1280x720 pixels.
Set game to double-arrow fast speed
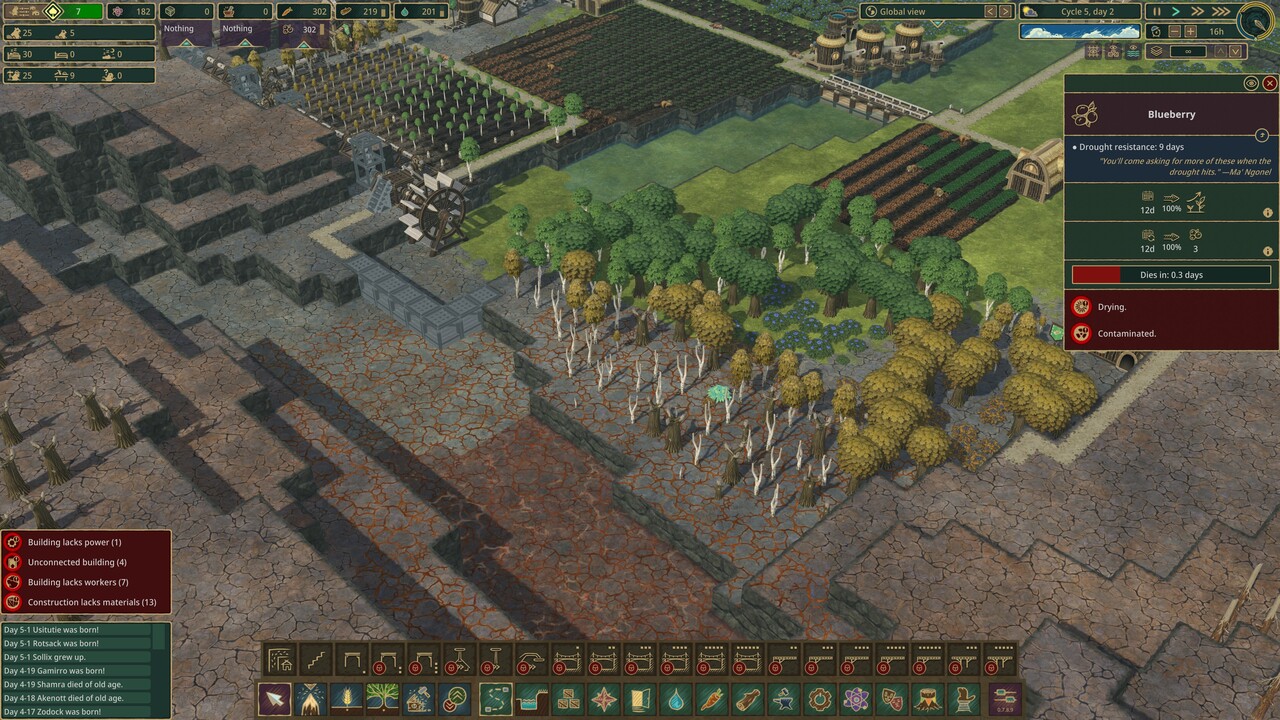(x=1198, y=12)
